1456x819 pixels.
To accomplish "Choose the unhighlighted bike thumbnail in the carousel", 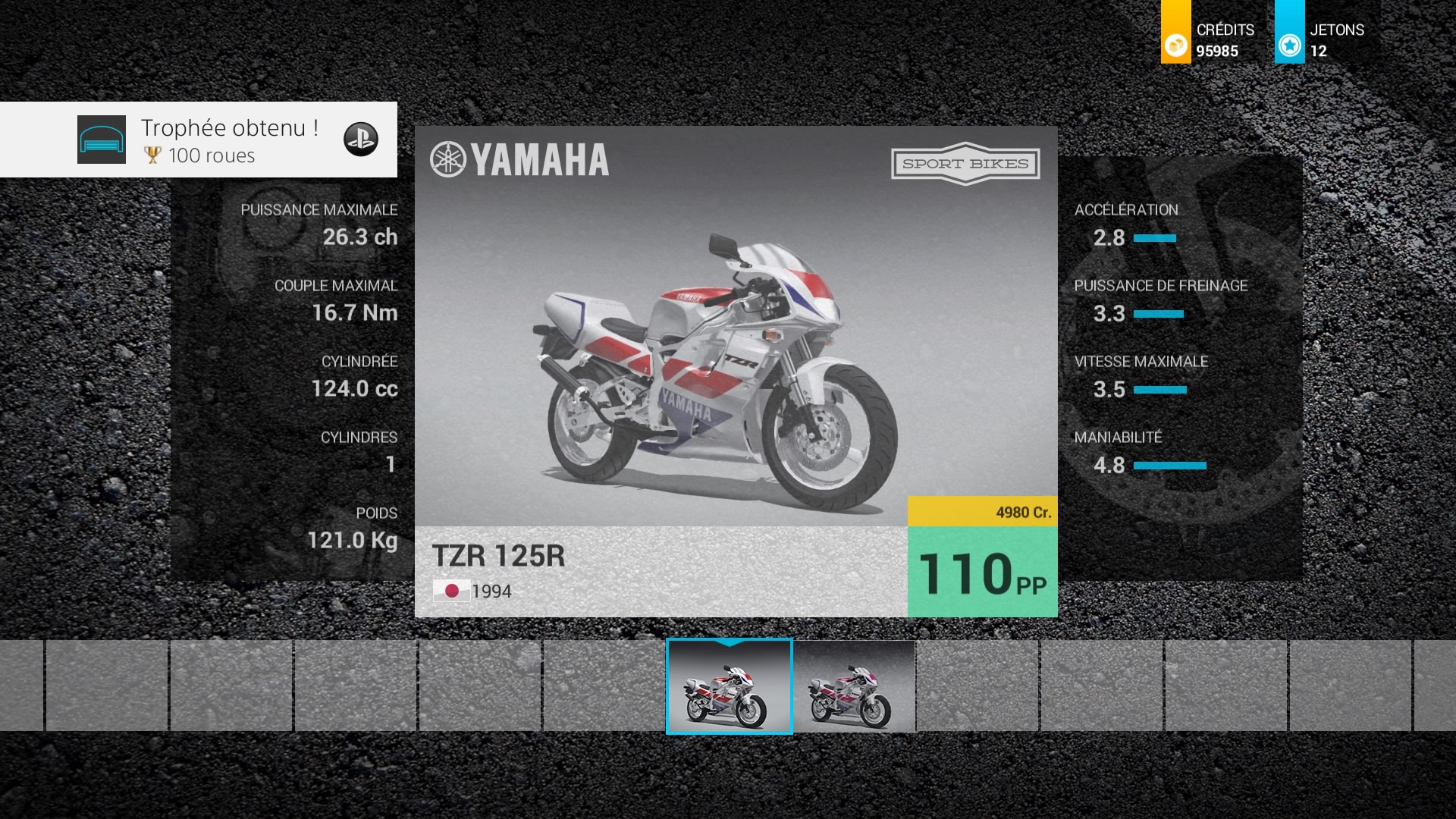I will 854,686.
